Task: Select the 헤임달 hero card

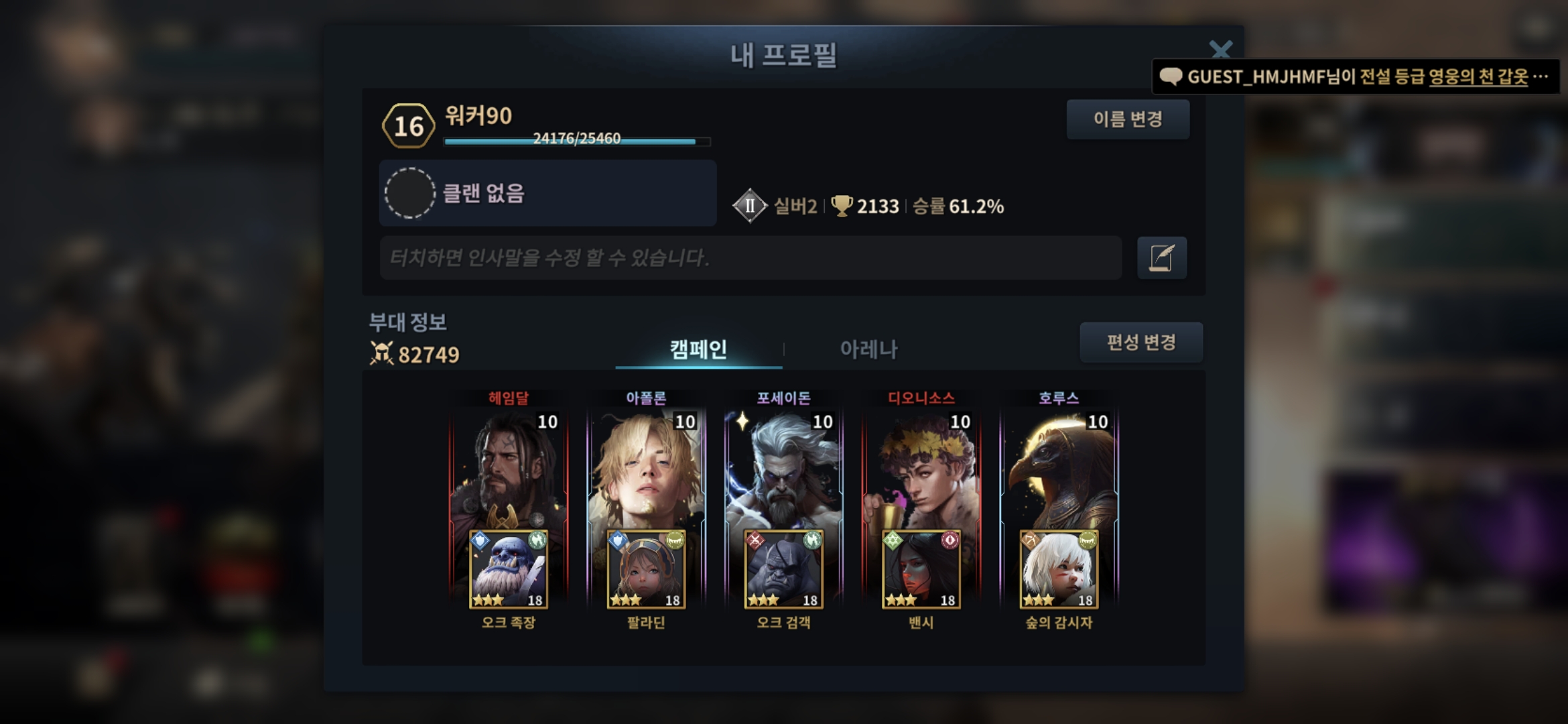Action: [x=509, y=469]
